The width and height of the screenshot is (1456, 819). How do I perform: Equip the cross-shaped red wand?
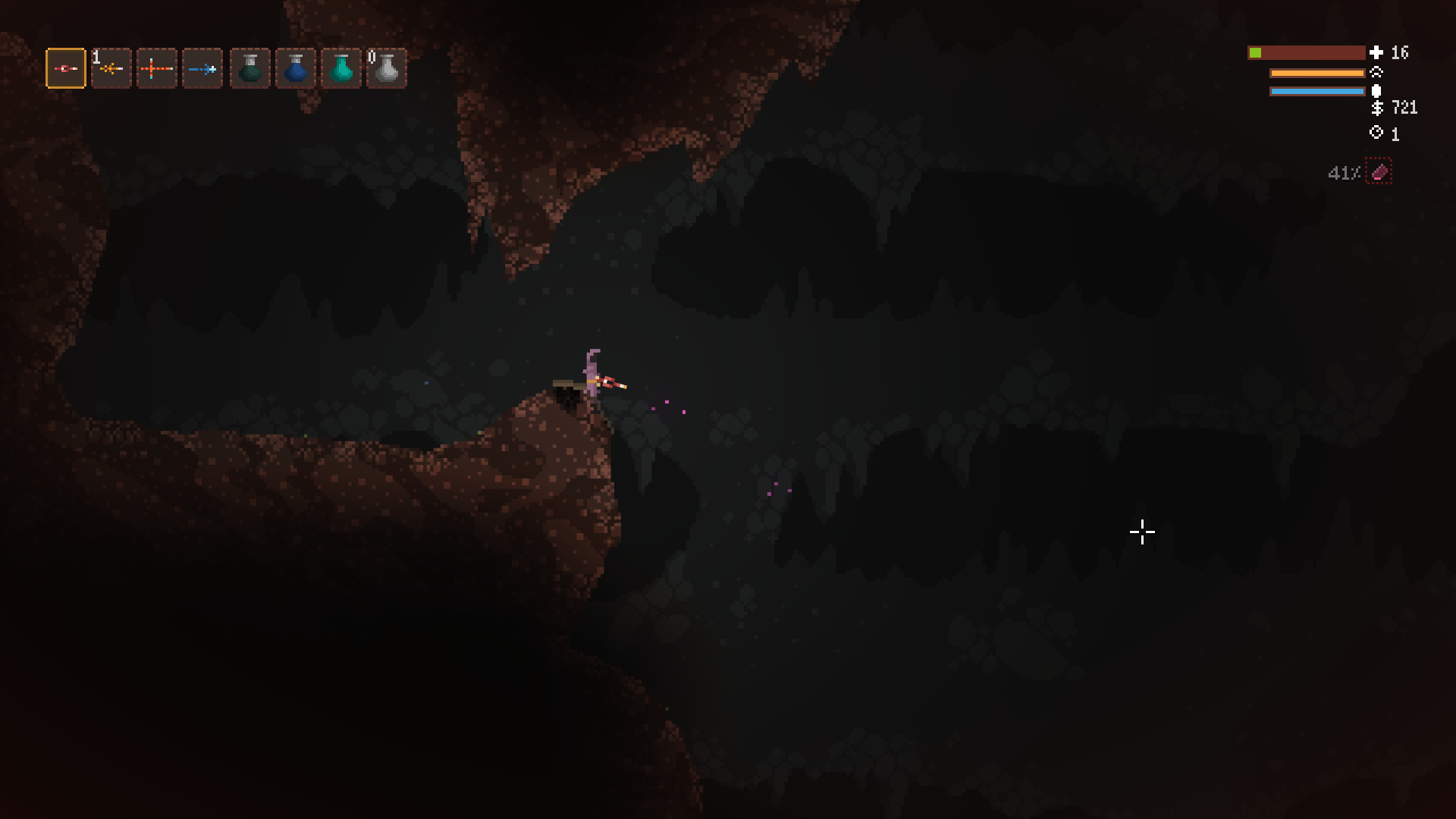pyautogui.click(x=157, y=69)
